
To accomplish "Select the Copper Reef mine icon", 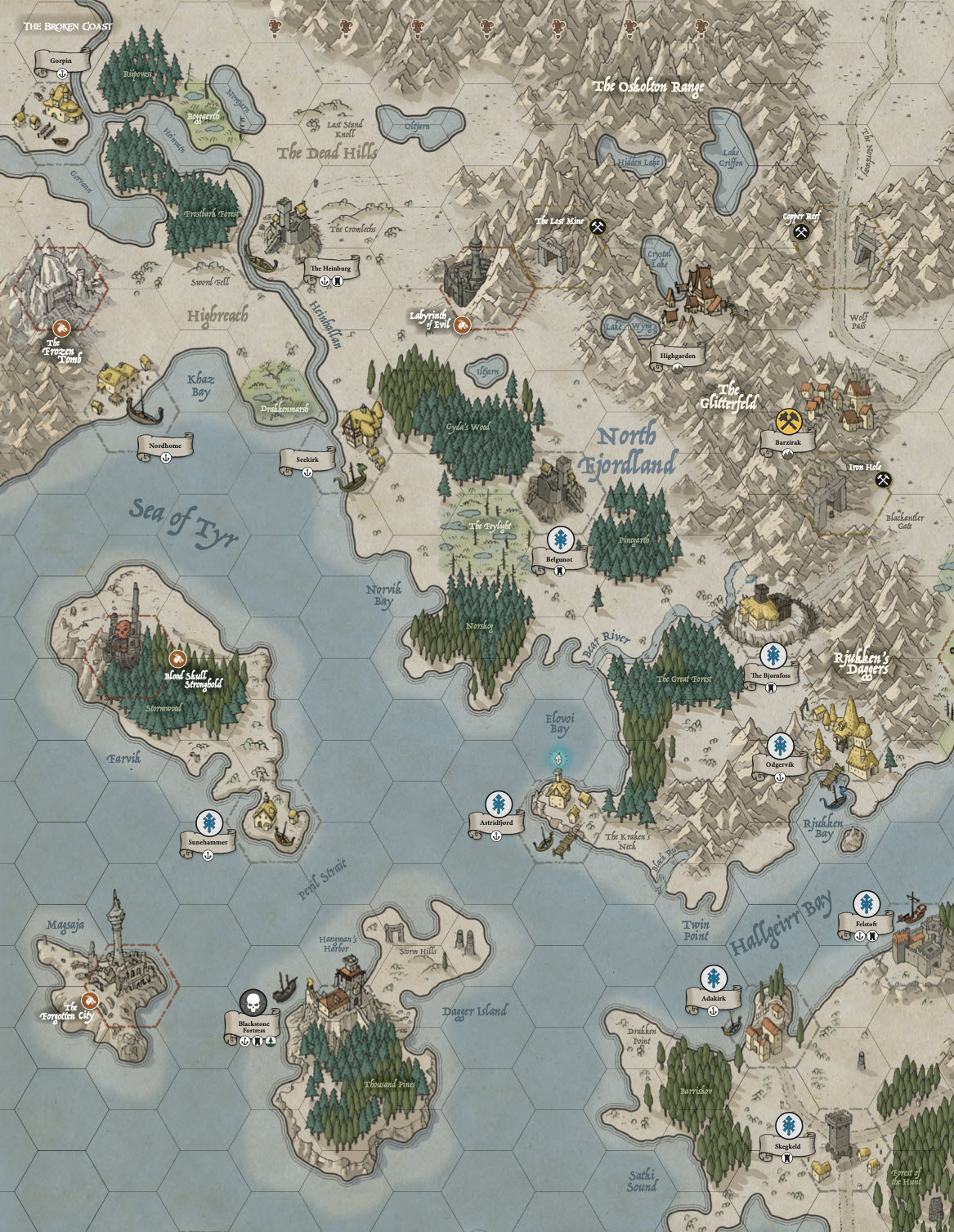I will [800, 232].
